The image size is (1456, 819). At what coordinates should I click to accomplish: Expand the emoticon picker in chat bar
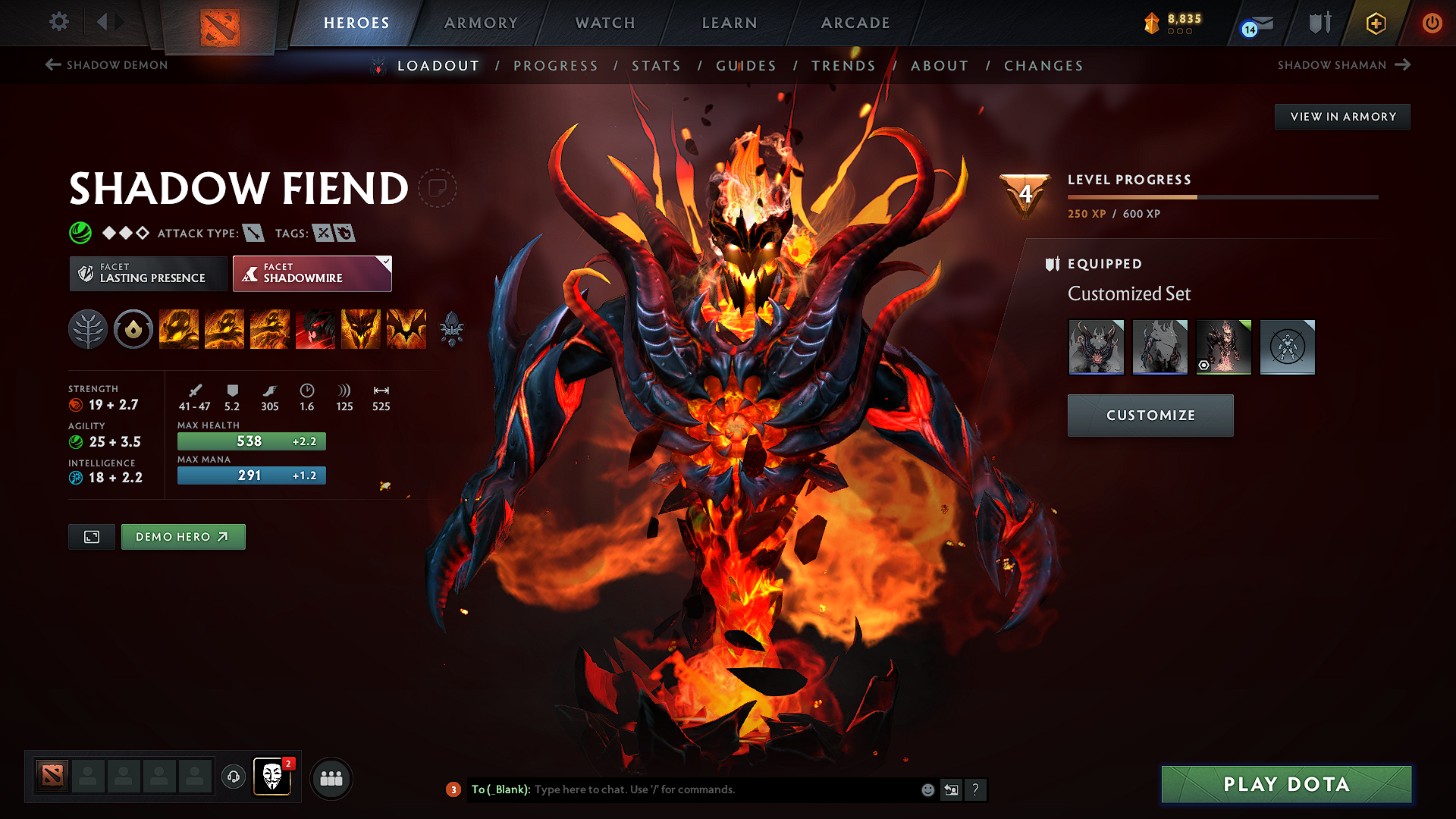927,789
